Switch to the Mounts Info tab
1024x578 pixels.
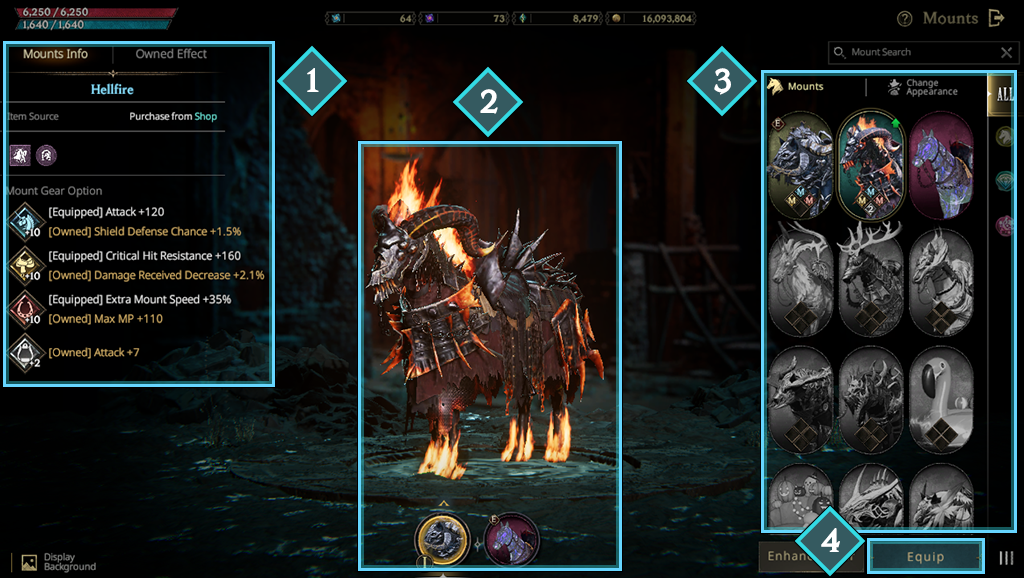(56, 54)
